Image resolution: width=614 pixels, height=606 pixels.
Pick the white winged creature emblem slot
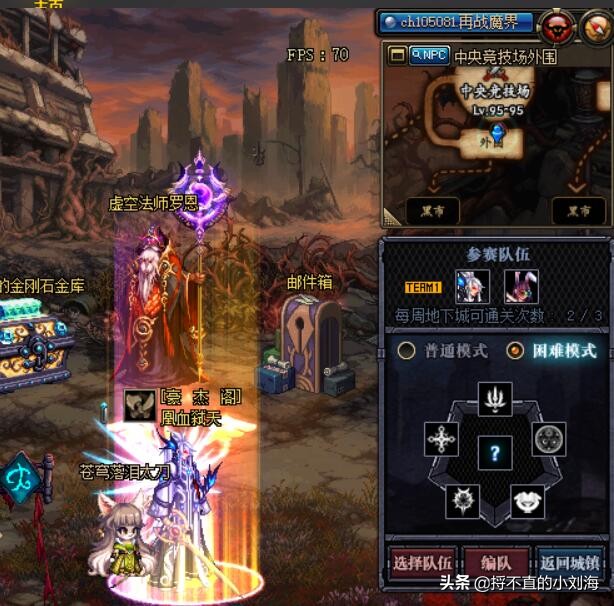527,499
